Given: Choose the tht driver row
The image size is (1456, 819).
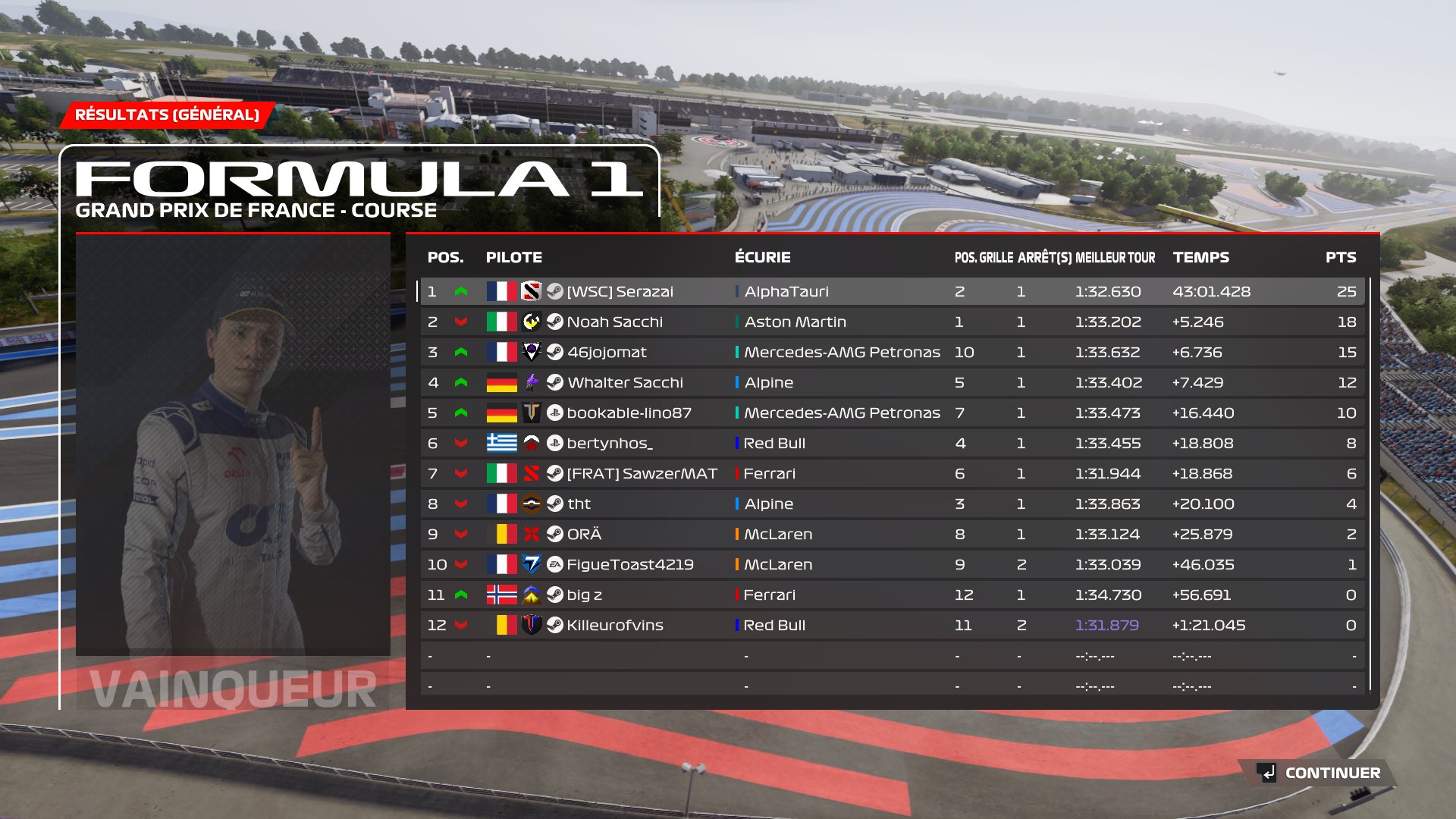Looking at the screenshot, I should [x=579, y=504].
